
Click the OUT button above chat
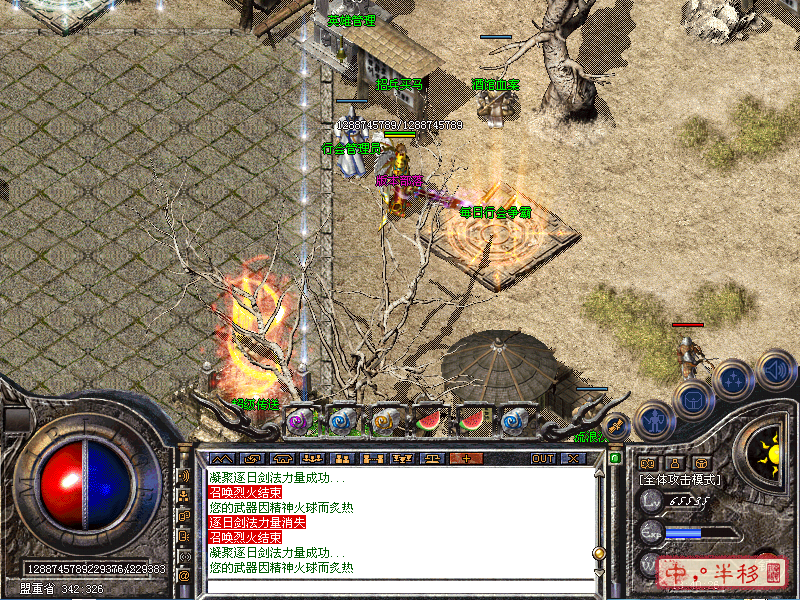(x=543, y=458)
